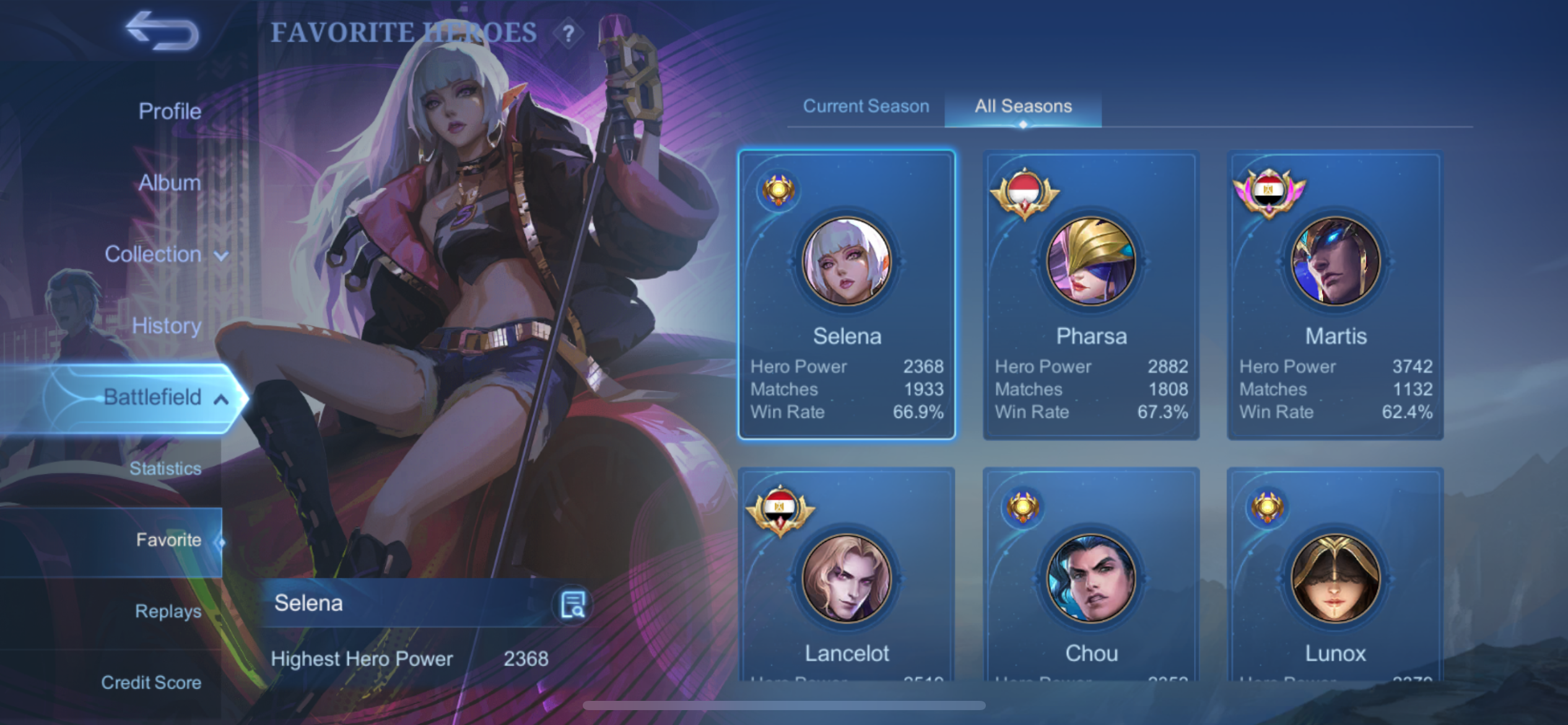Go back using the return arrow
Viewport: 1568px width, 725px height.
[x=162, y=31]
